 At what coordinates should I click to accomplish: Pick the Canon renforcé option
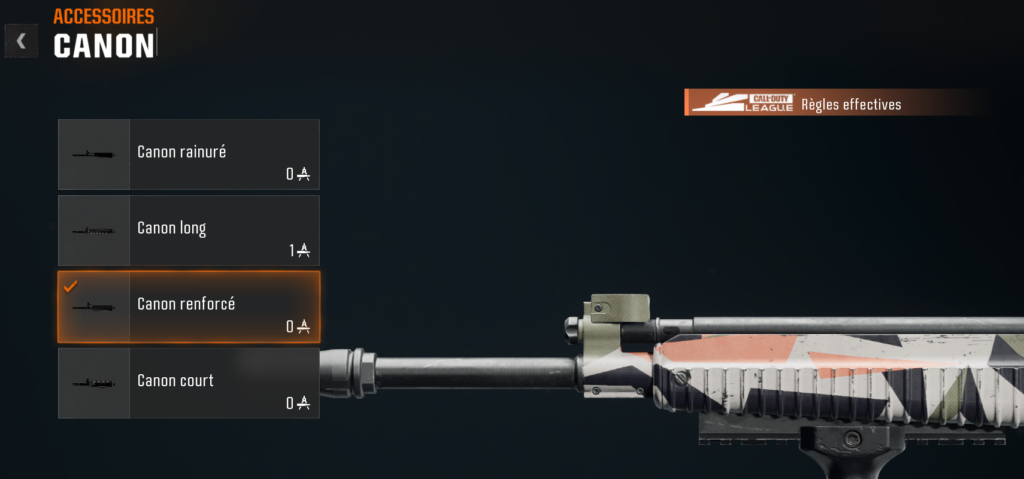point(189,306)
